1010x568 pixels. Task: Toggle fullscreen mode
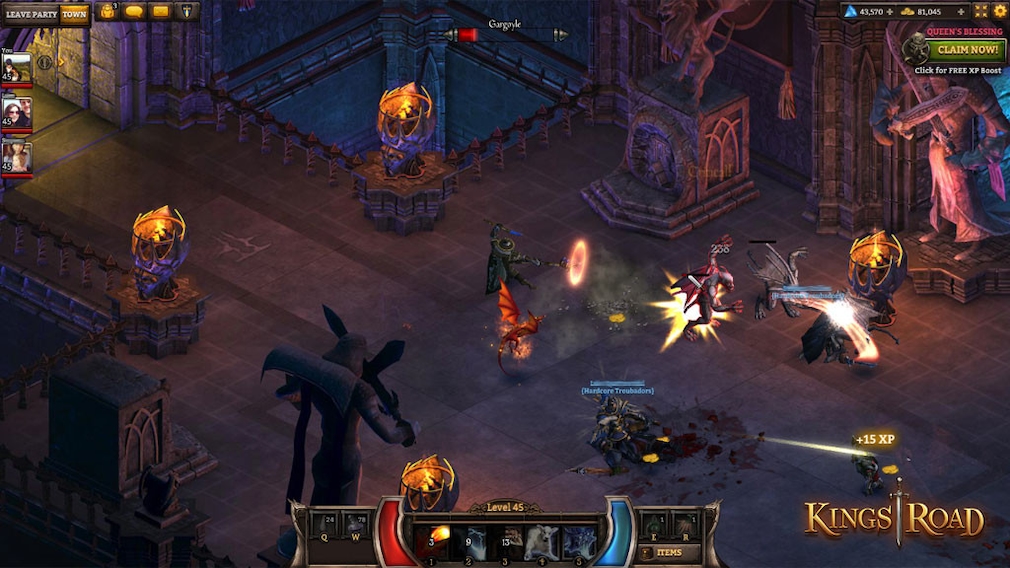coord(980,12)
